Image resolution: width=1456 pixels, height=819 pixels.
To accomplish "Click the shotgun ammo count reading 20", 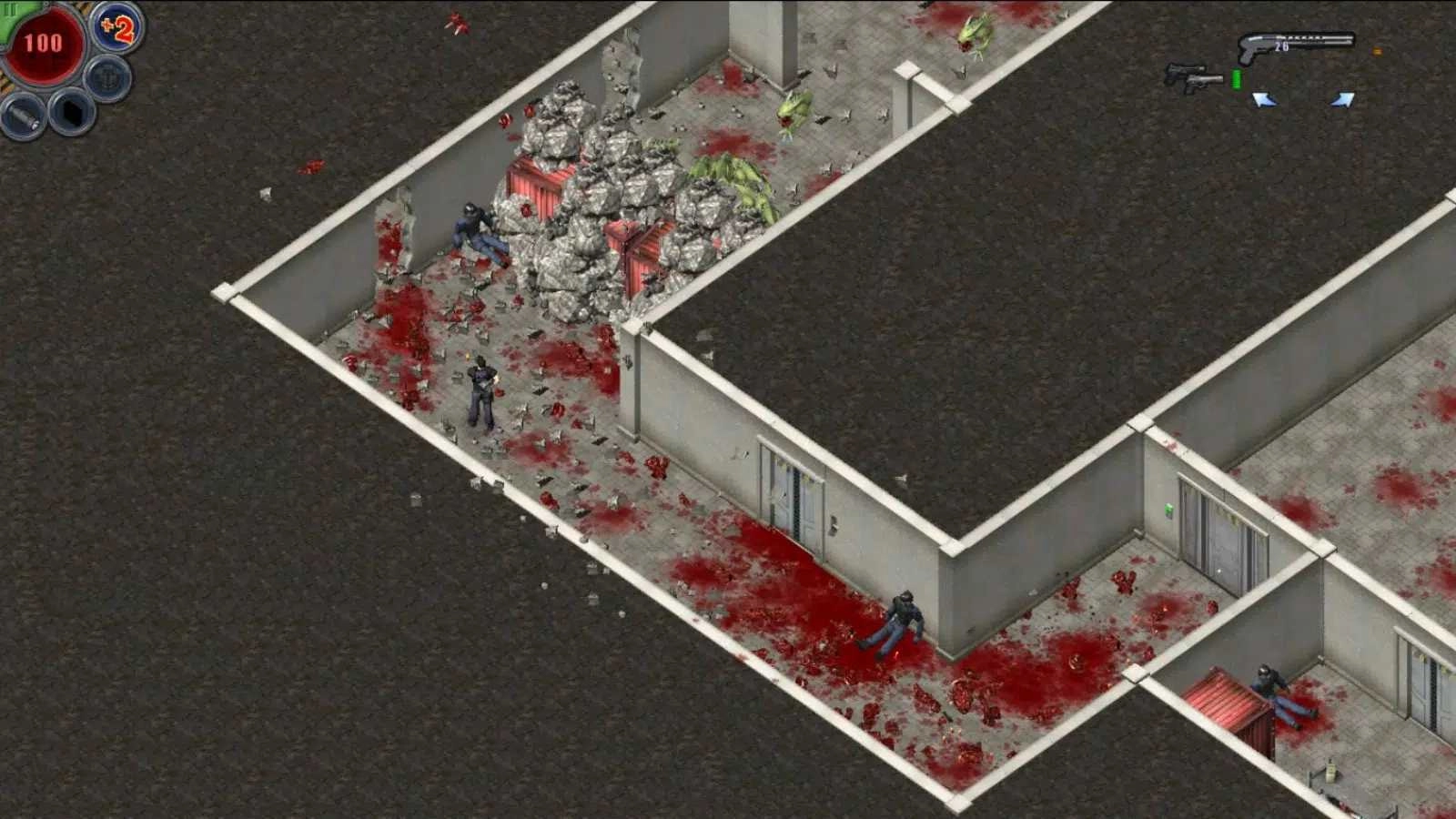I will 1282,46.
